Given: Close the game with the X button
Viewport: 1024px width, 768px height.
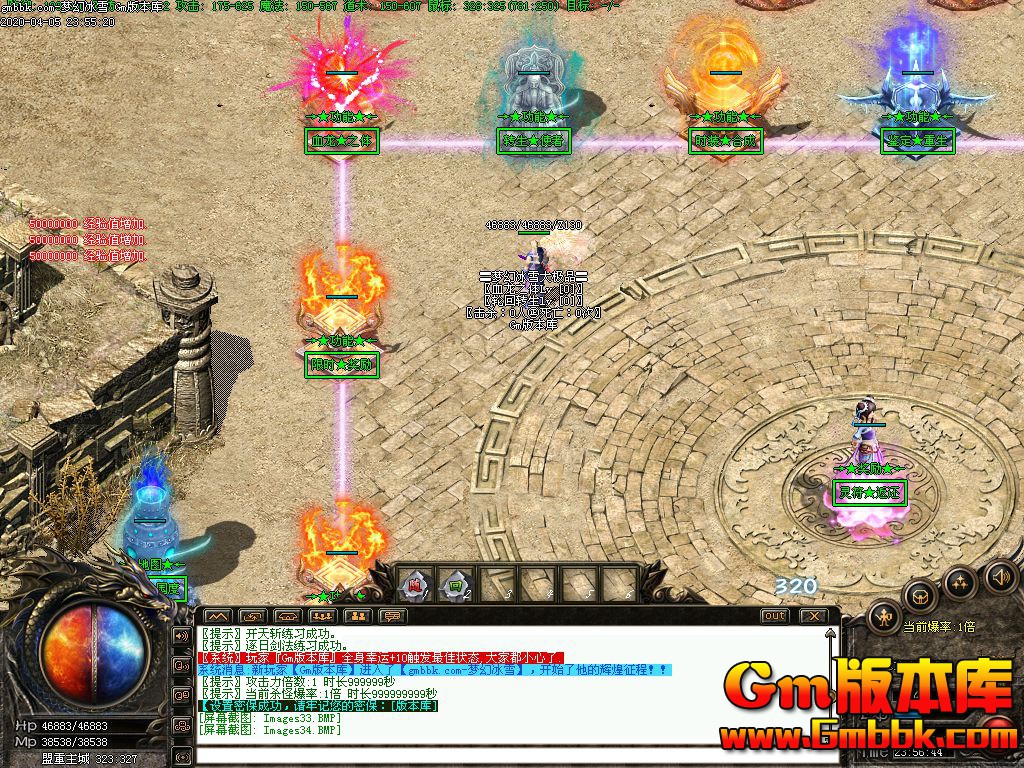Looking at the screenshot, I should pyautogui.click(x=814, y=616).
